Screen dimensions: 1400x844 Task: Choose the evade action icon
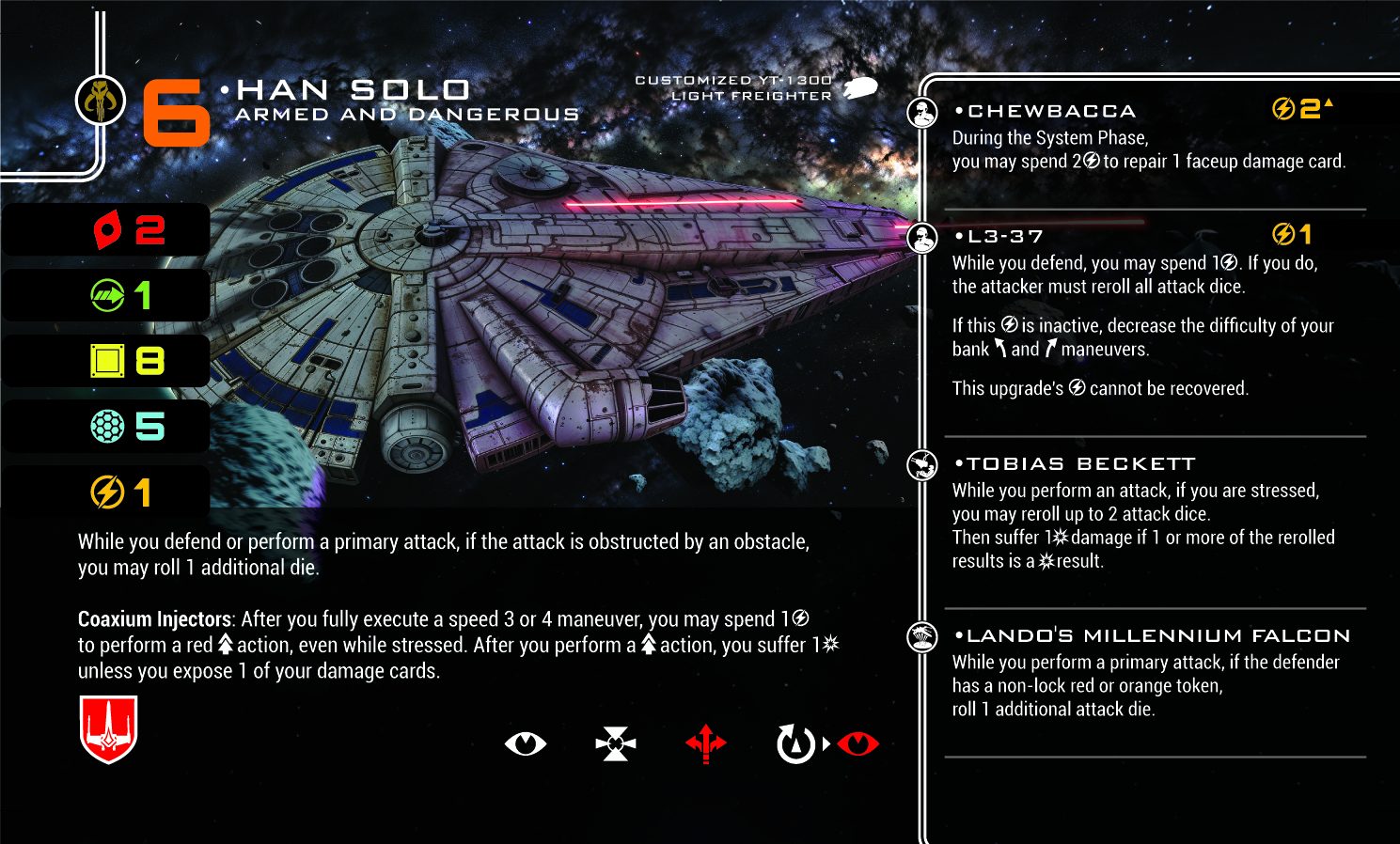pyautogui.click(x=616, y=744)
